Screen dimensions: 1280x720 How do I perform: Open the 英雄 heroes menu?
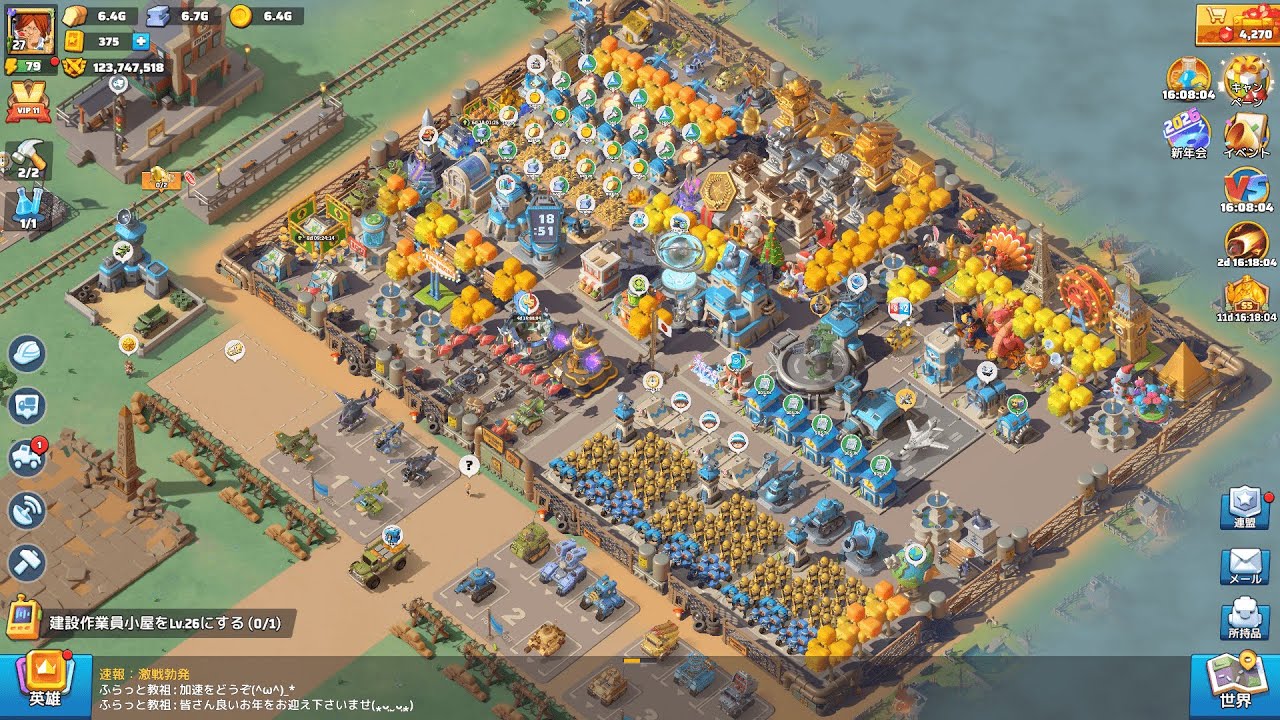coord(45,686)
